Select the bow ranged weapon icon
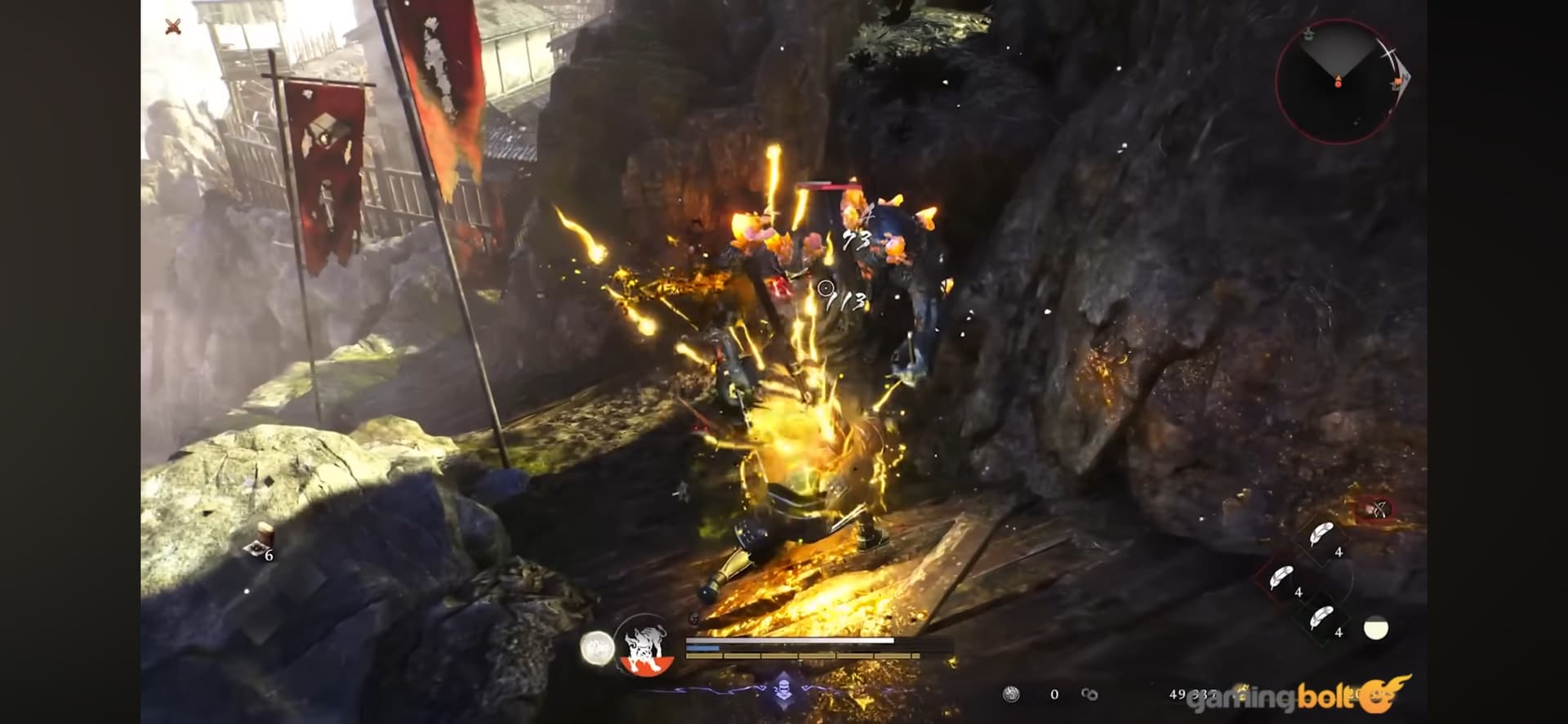Image resolution: width=1568 pixels, height=724 pixels. [1378, 510]
